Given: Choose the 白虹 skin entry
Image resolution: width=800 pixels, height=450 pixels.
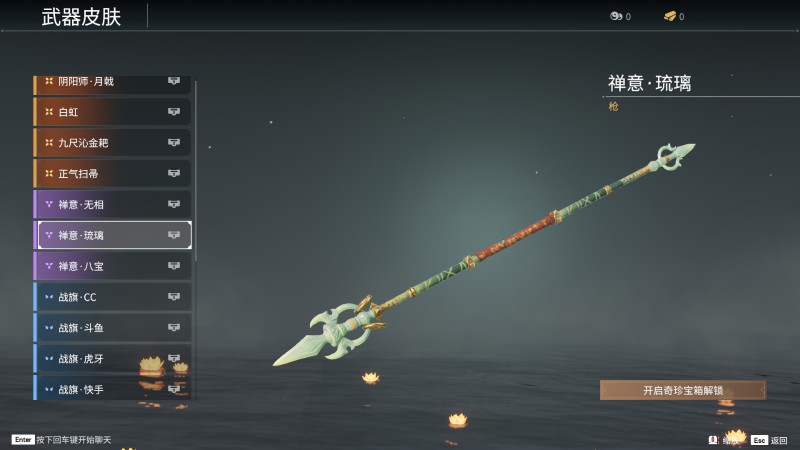Looking at the screenshot, I should [112, 112].
